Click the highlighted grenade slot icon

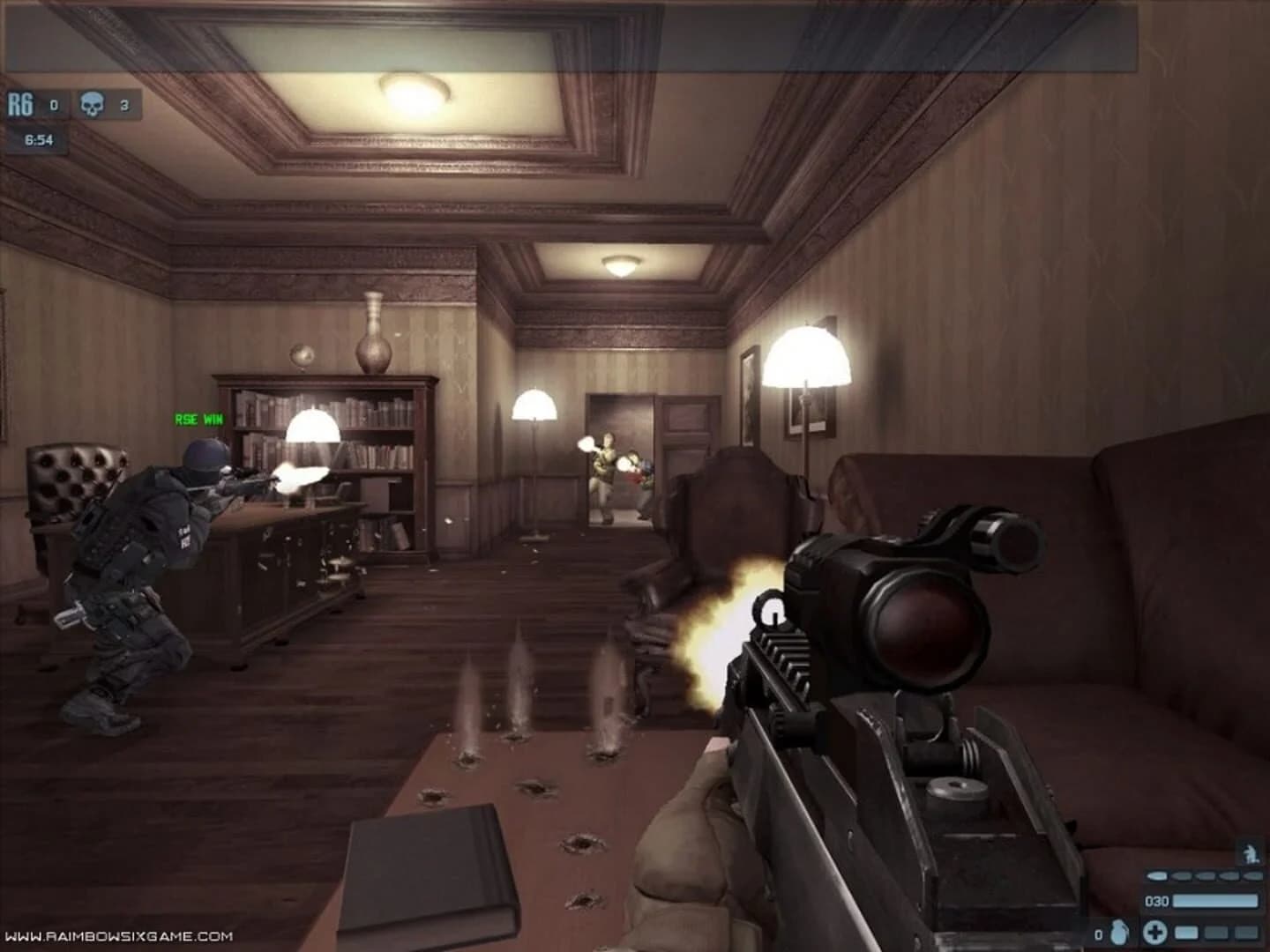tap(1186, 934)
